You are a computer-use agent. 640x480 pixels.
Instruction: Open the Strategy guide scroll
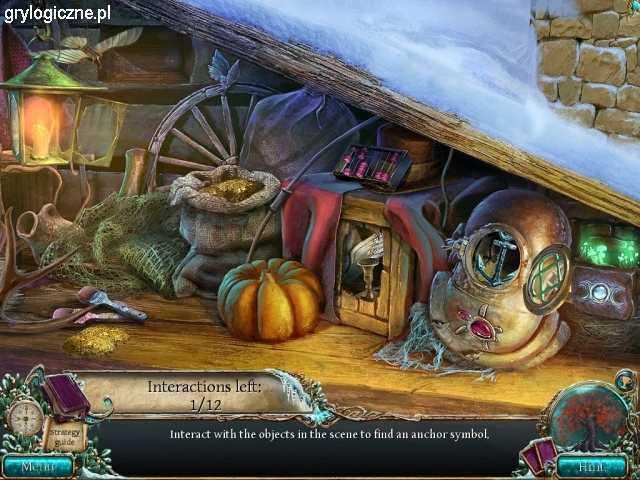tap(60, 433)
